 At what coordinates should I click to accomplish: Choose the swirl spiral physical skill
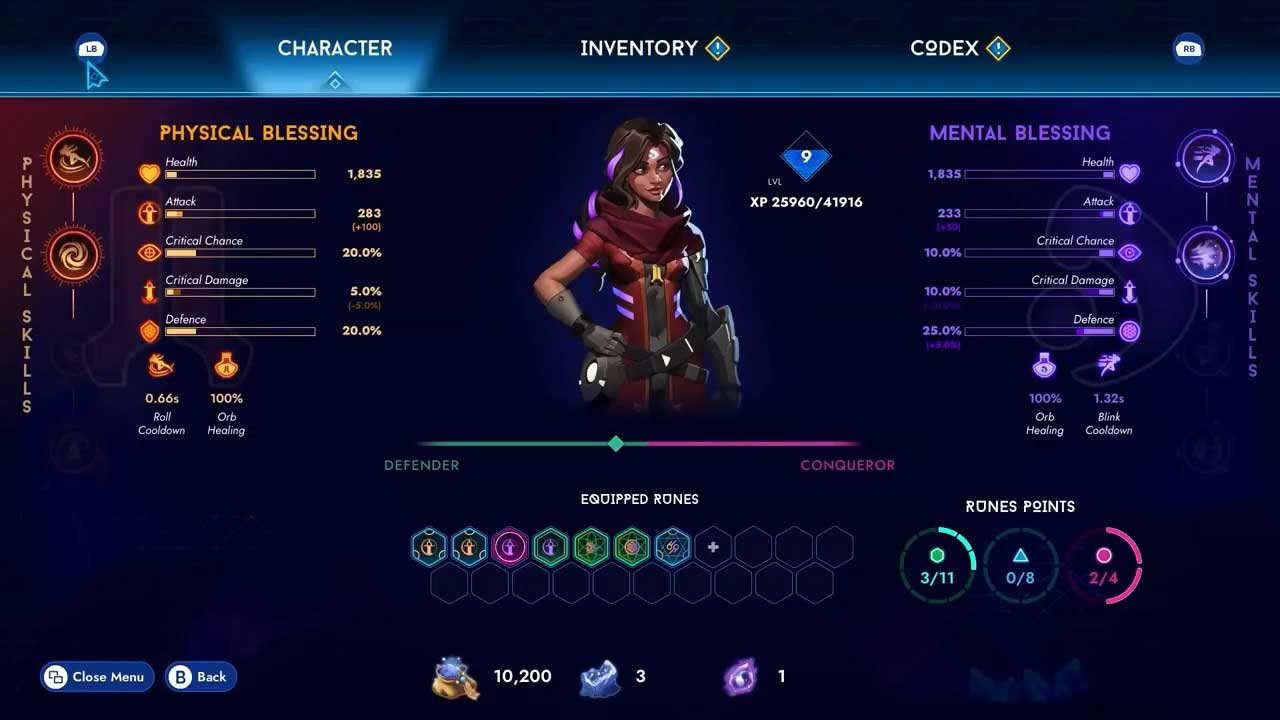click(x=74, y=255)
